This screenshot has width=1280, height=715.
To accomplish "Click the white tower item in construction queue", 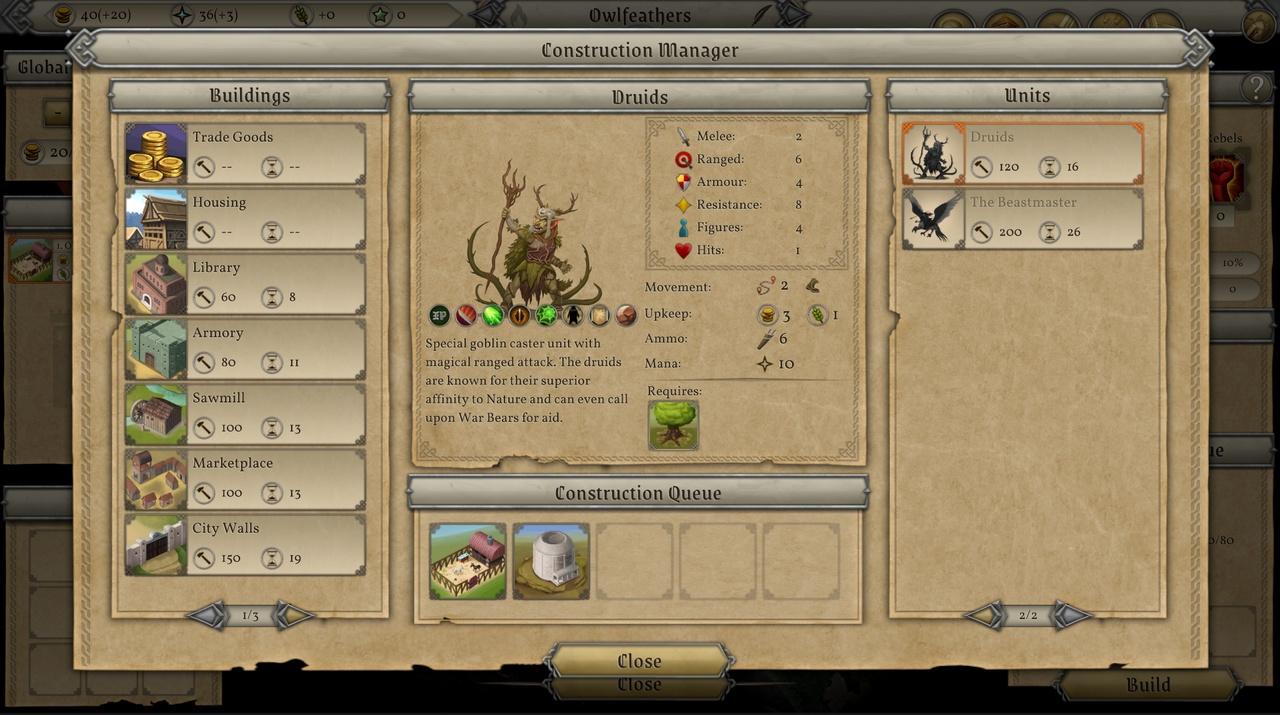I will pos(551,561).
